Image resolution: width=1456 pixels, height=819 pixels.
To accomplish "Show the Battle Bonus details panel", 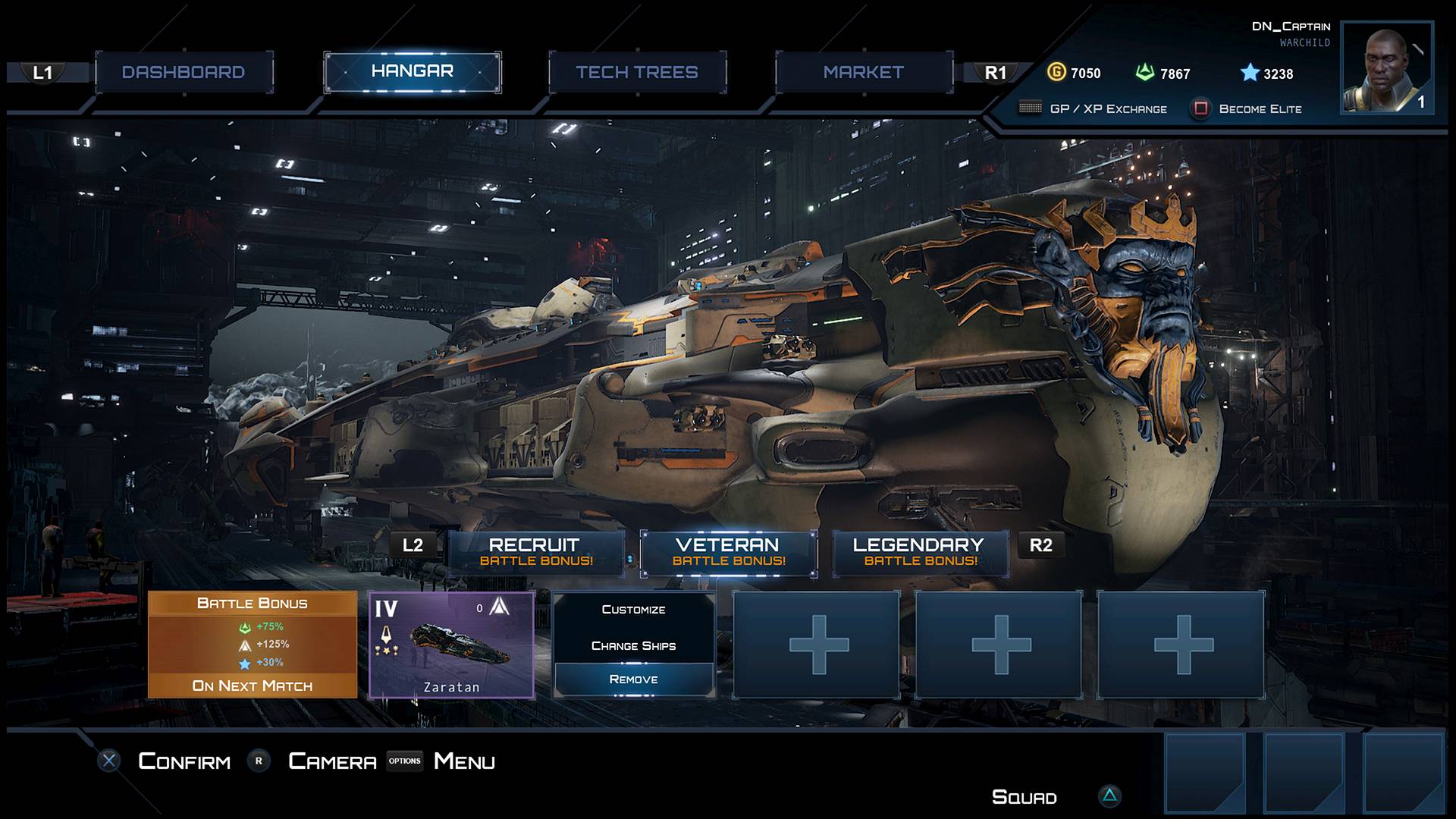I will tap(253, 645).
